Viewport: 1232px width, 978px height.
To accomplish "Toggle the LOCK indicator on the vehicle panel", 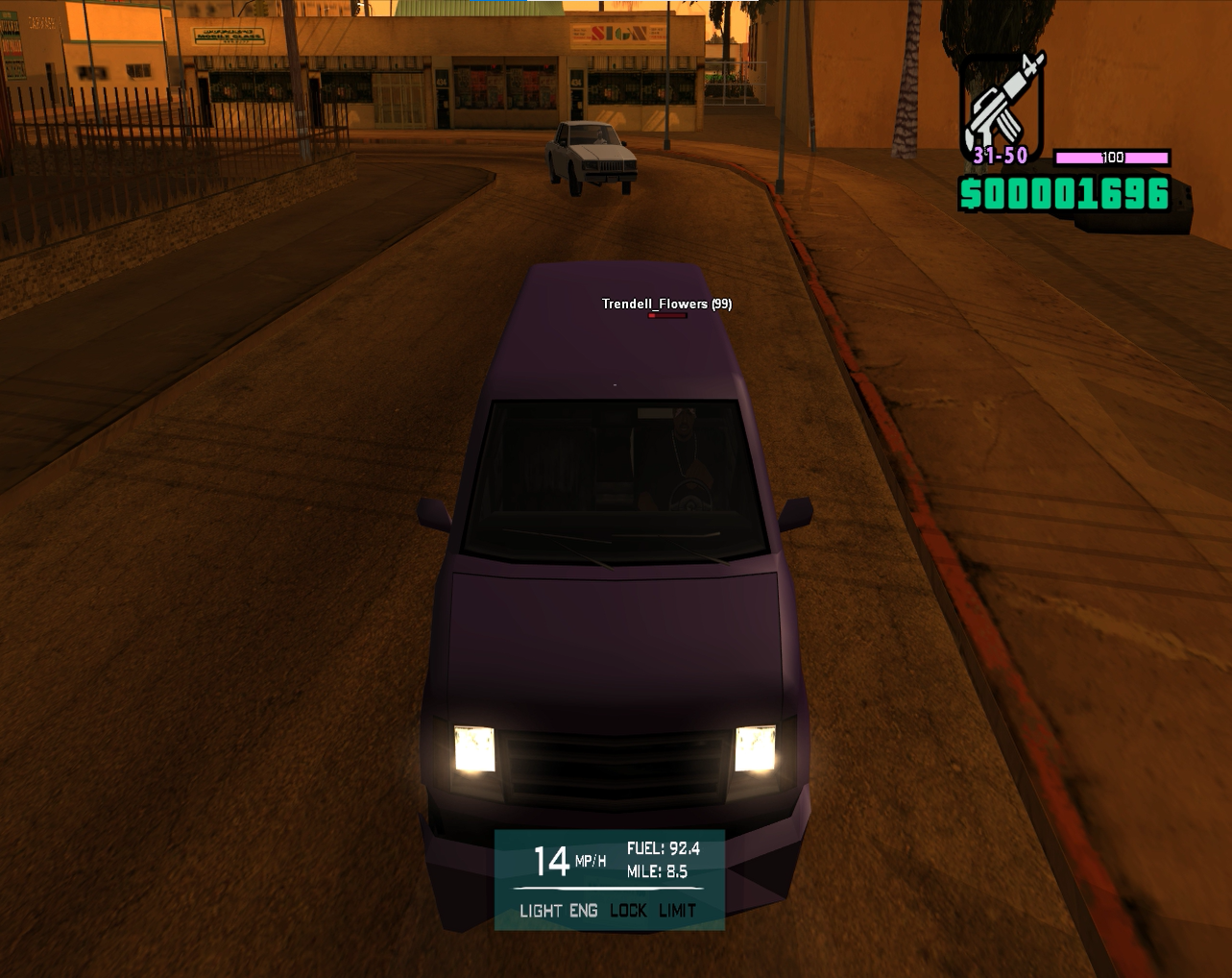I will pos(628,911).
